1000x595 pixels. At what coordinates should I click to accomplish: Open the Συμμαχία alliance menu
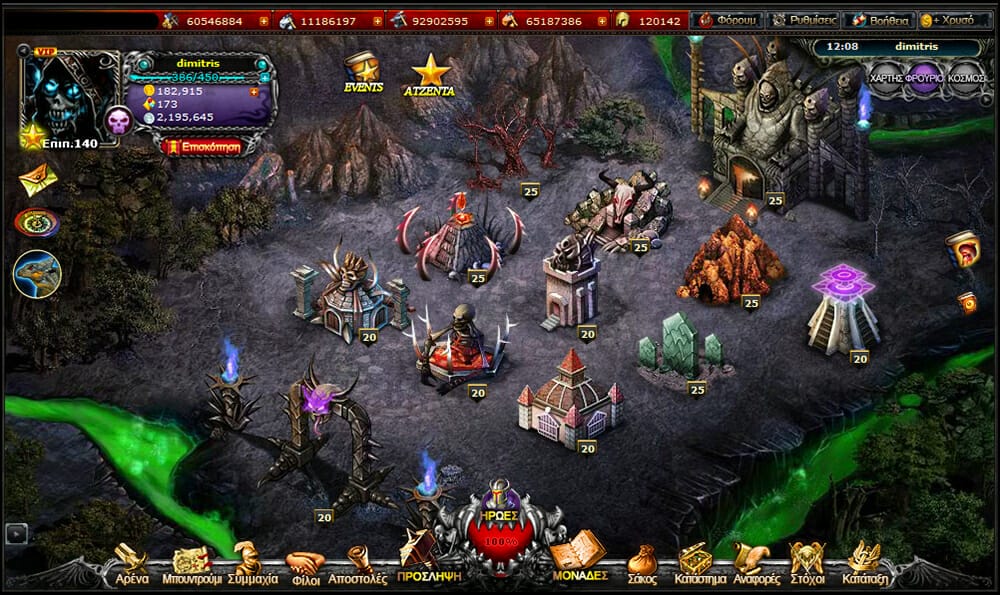tap(252, 564)
